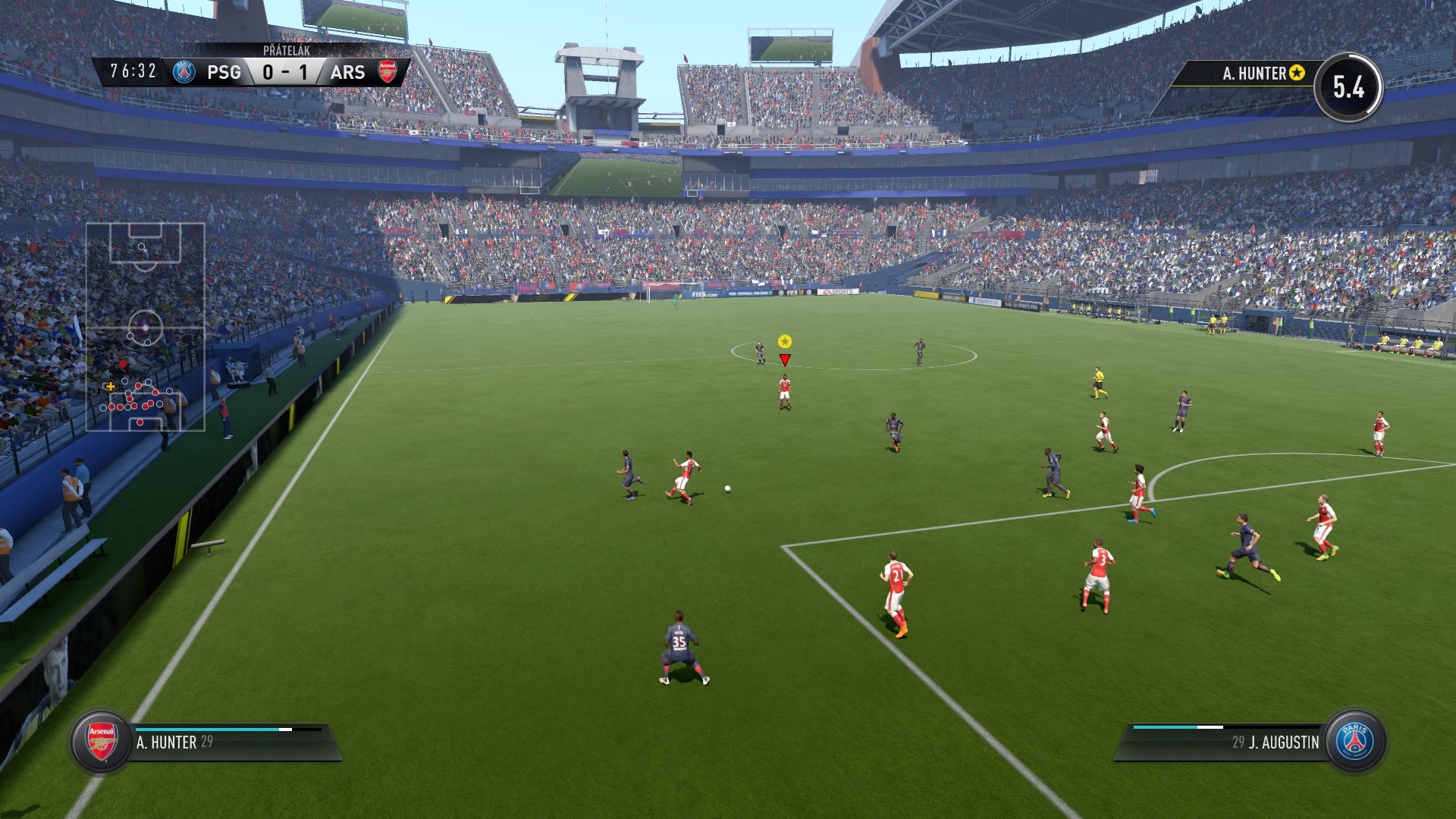Click the yellow cross marker on the radar
1456x819 pixels.
tap(110, 387)
